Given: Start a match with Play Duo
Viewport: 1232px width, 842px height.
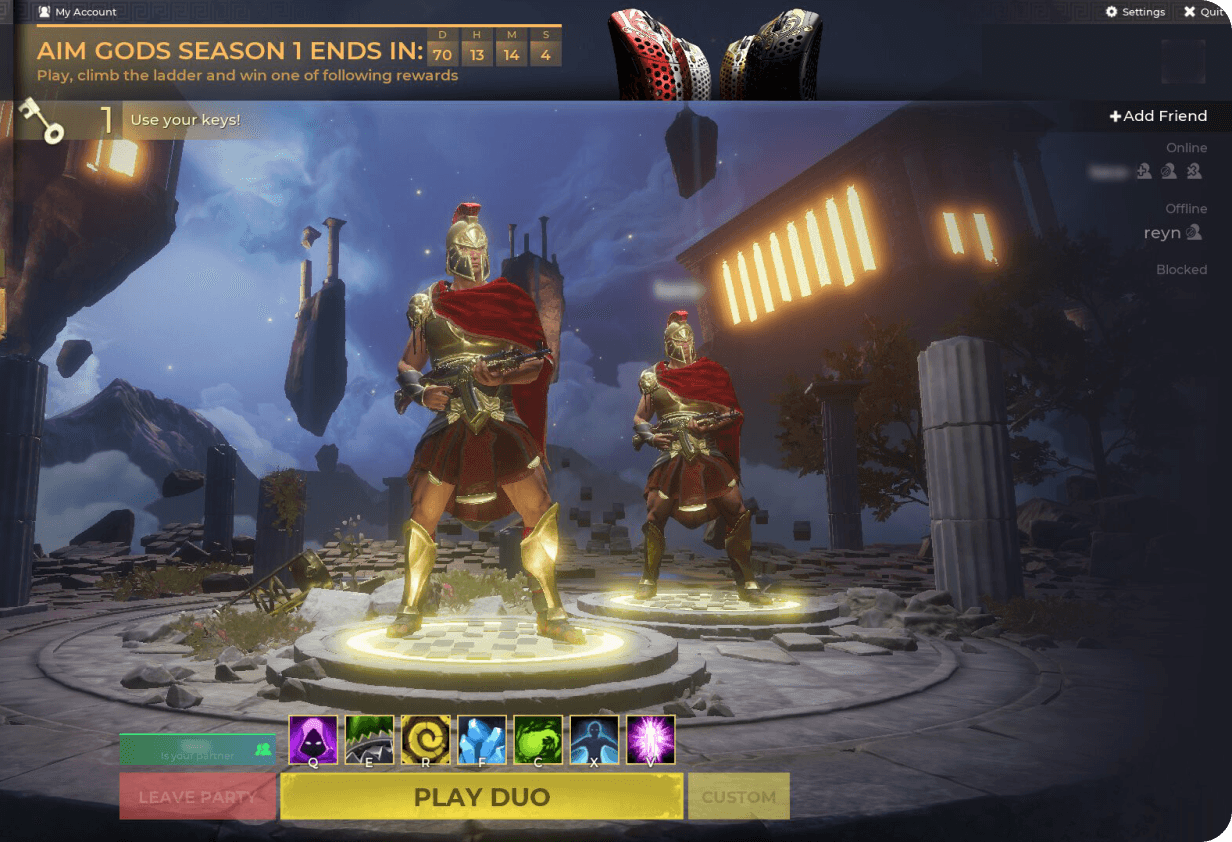Looking at the screenshot, I should [x=481, y=797].
